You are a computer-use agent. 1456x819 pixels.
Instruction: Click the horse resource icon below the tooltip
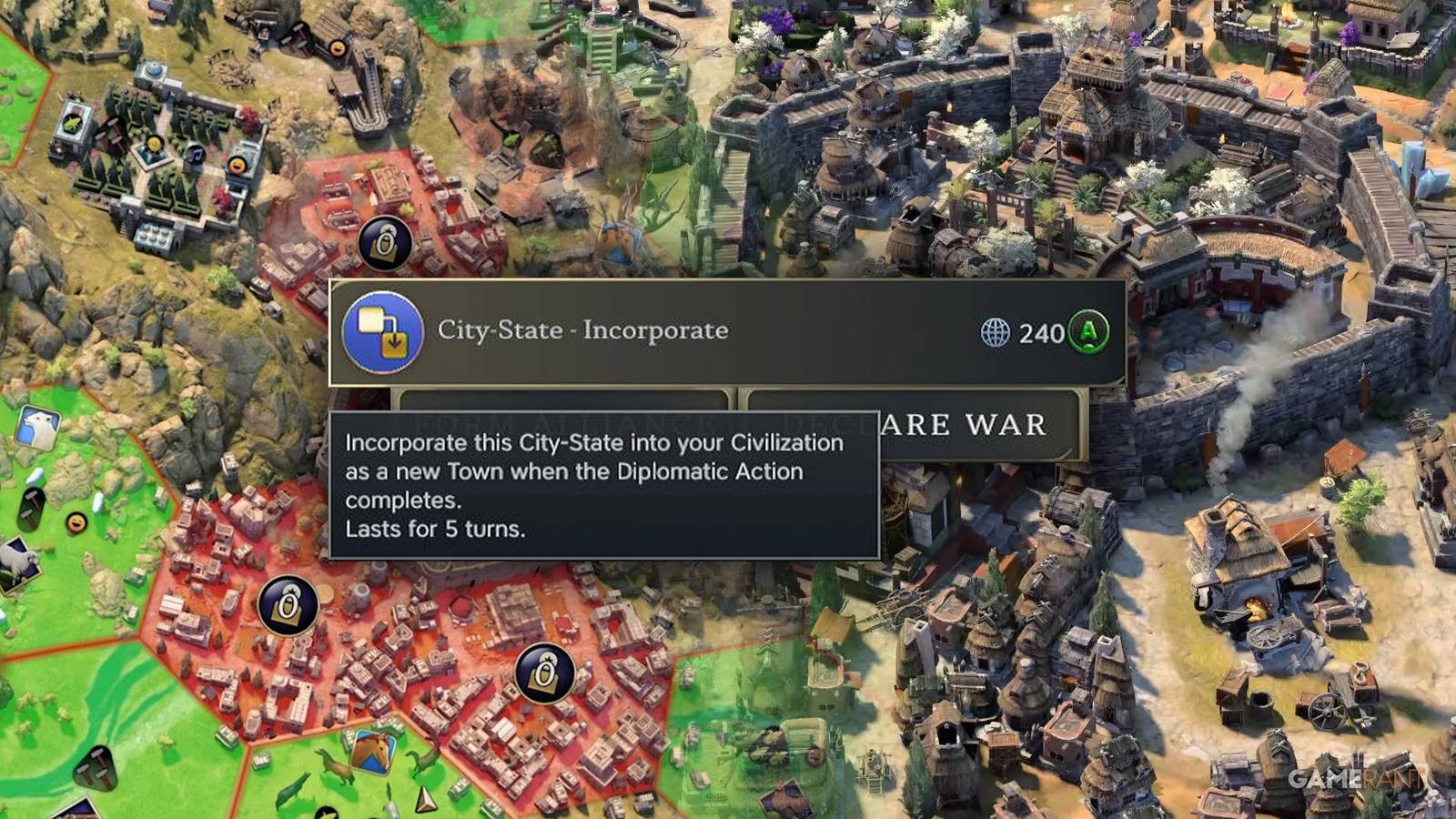[373, 753]
